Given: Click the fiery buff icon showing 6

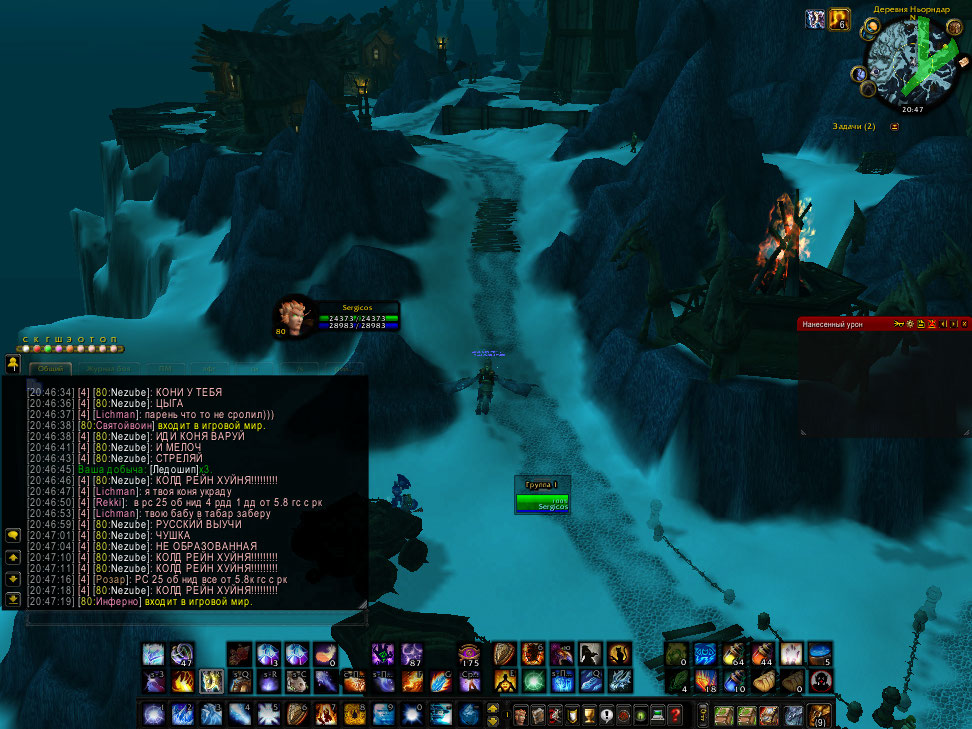Looking at the screenshot, I should (838, 19).
